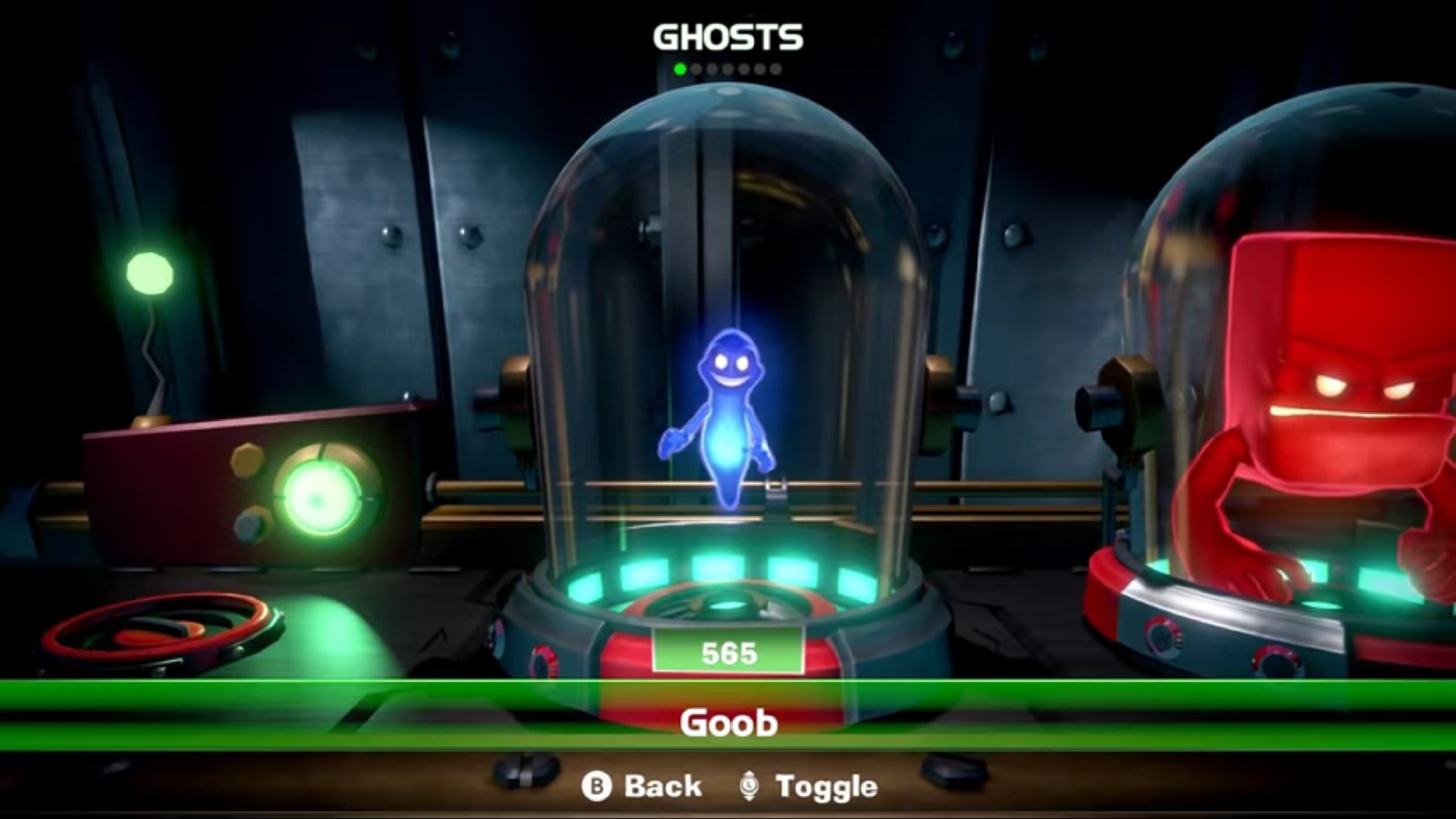Image resolution: width=1456 pixels, height=819 pixels.
Task: Open the fourth page dot below GHOSTS
Action: (x=727, y=68)
